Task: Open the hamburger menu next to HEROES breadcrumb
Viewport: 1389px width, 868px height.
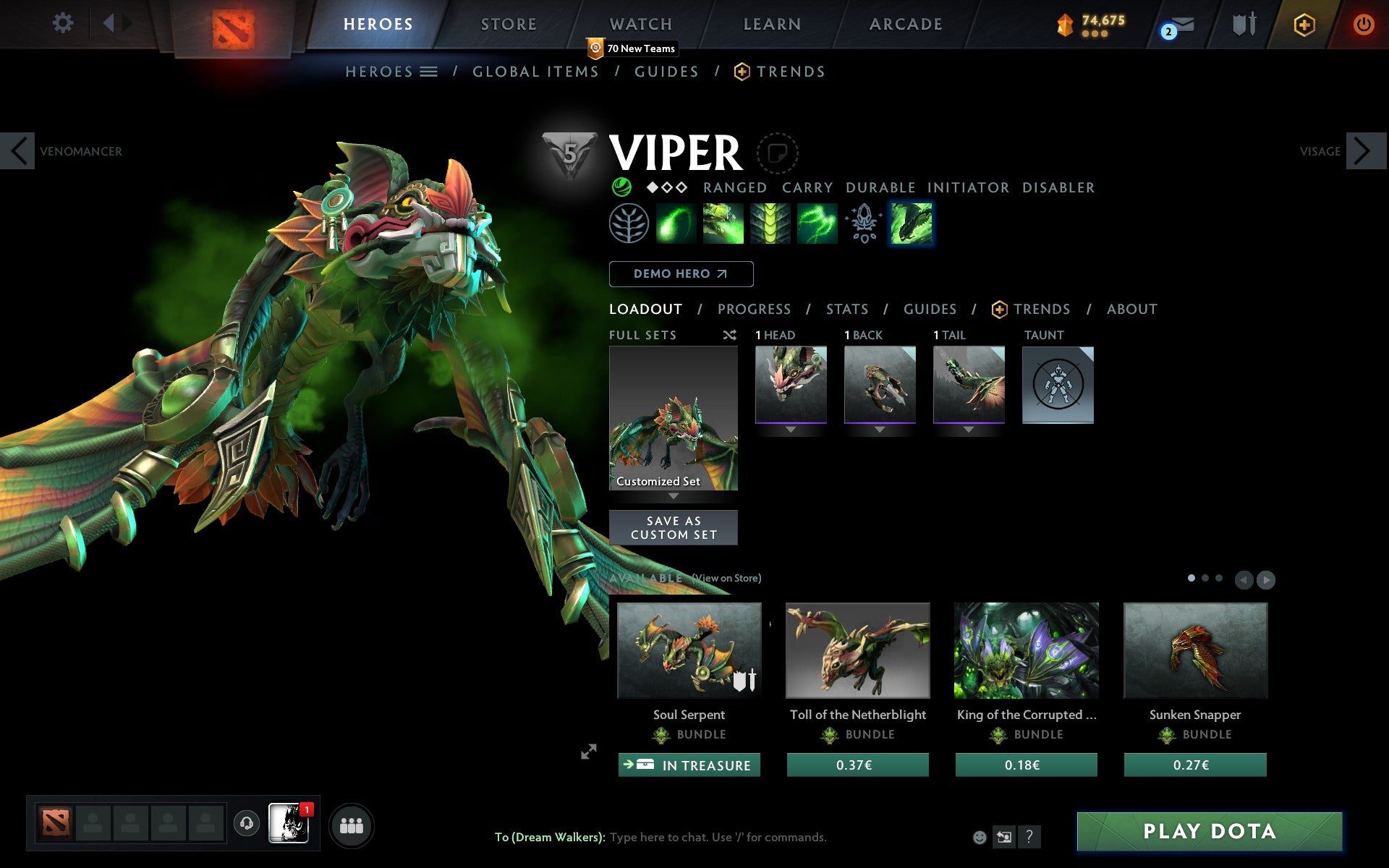Action: [428, 72]
